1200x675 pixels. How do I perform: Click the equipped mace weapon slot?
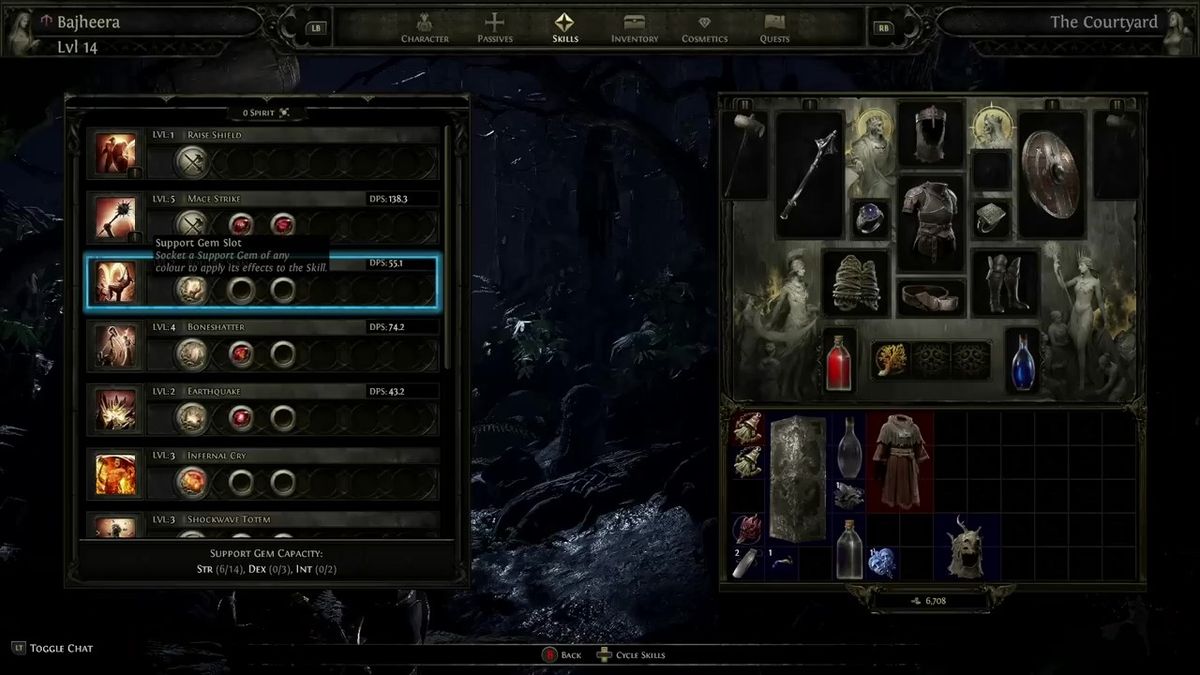tap(810, 174)
